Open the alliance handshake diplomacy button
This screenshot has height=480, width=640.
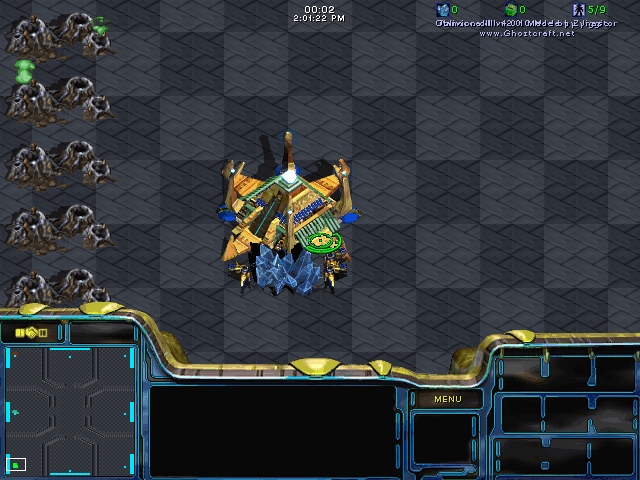click(x=31, y=332)
